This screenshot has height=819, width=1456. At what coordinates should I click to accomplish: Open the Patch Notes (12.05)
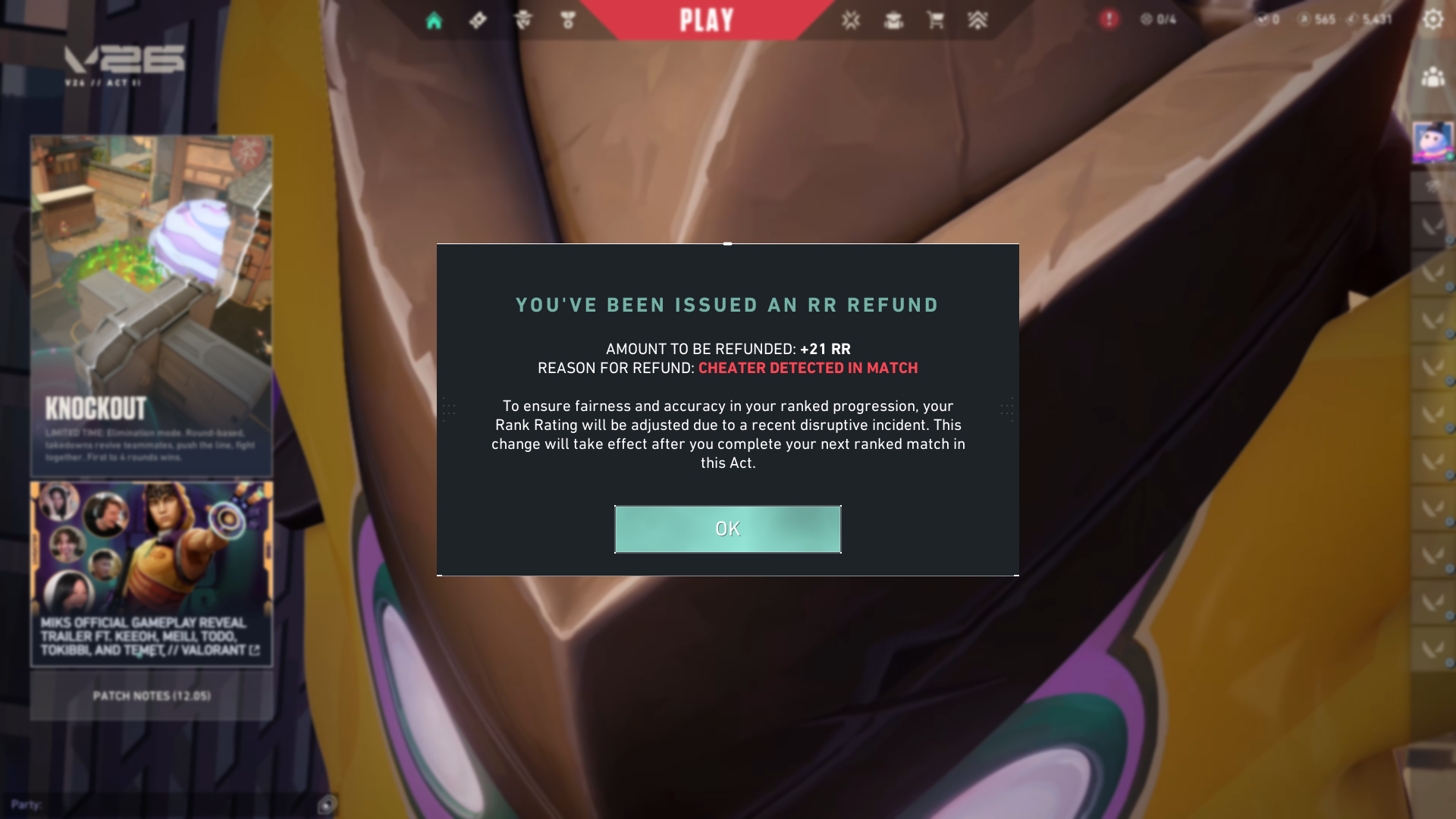tap(151, 695)
